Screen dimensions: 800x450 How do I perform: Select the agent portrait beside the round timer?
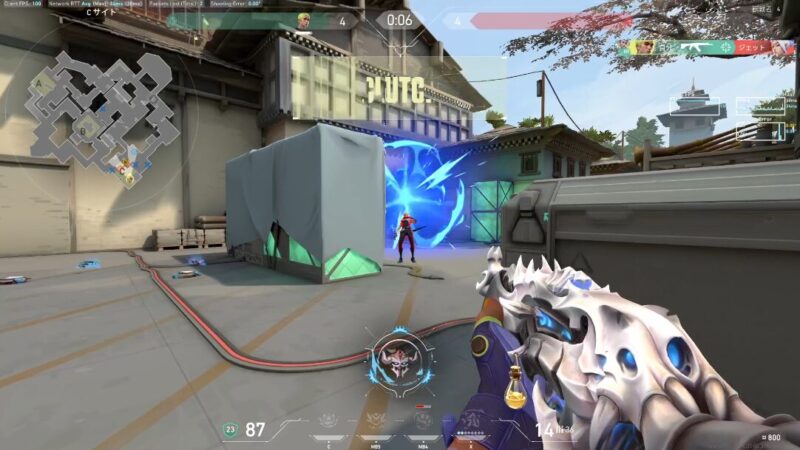coord(305,20)
